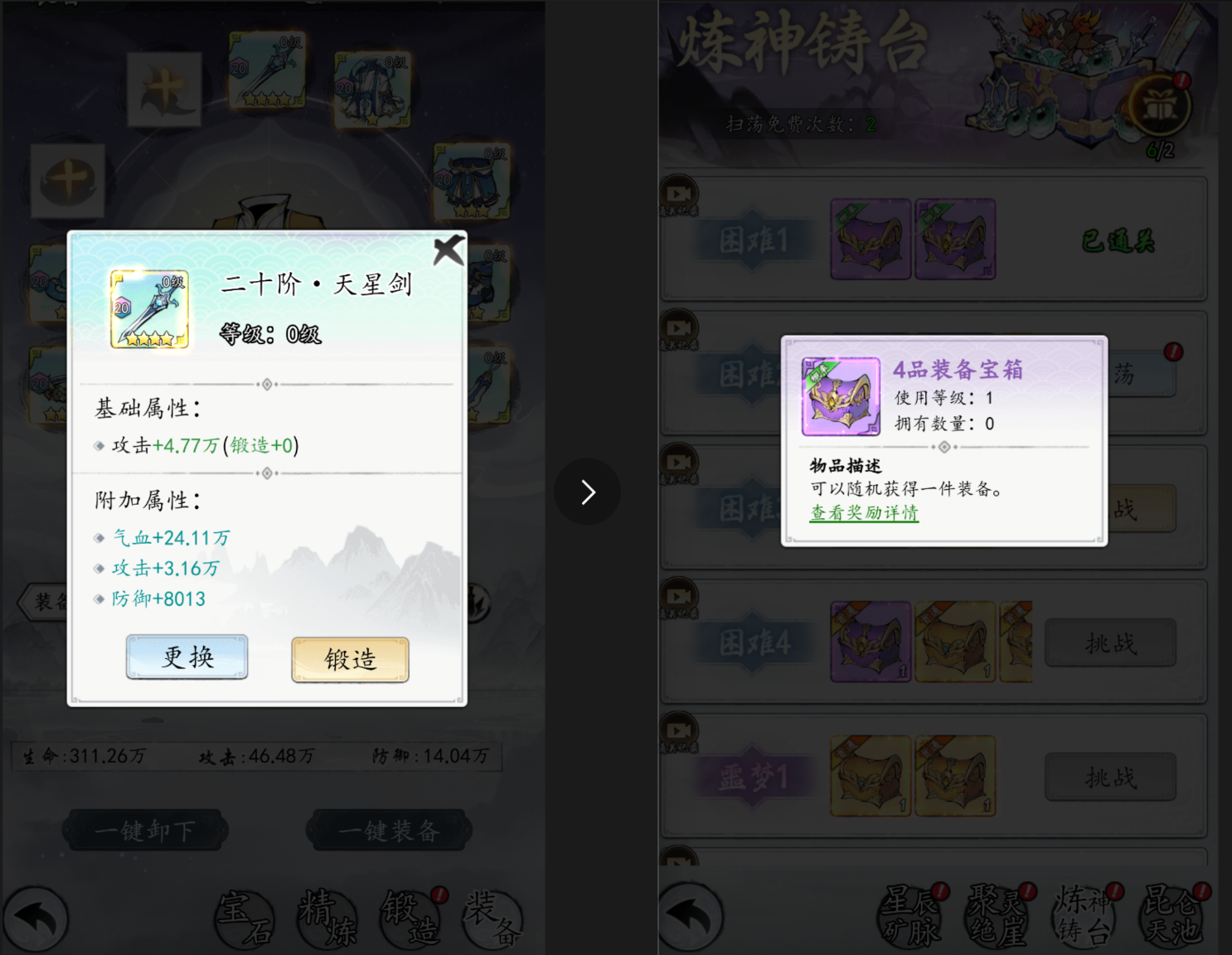
Task: Open the 查看奖励详情 rewards link
Action: 864,513
